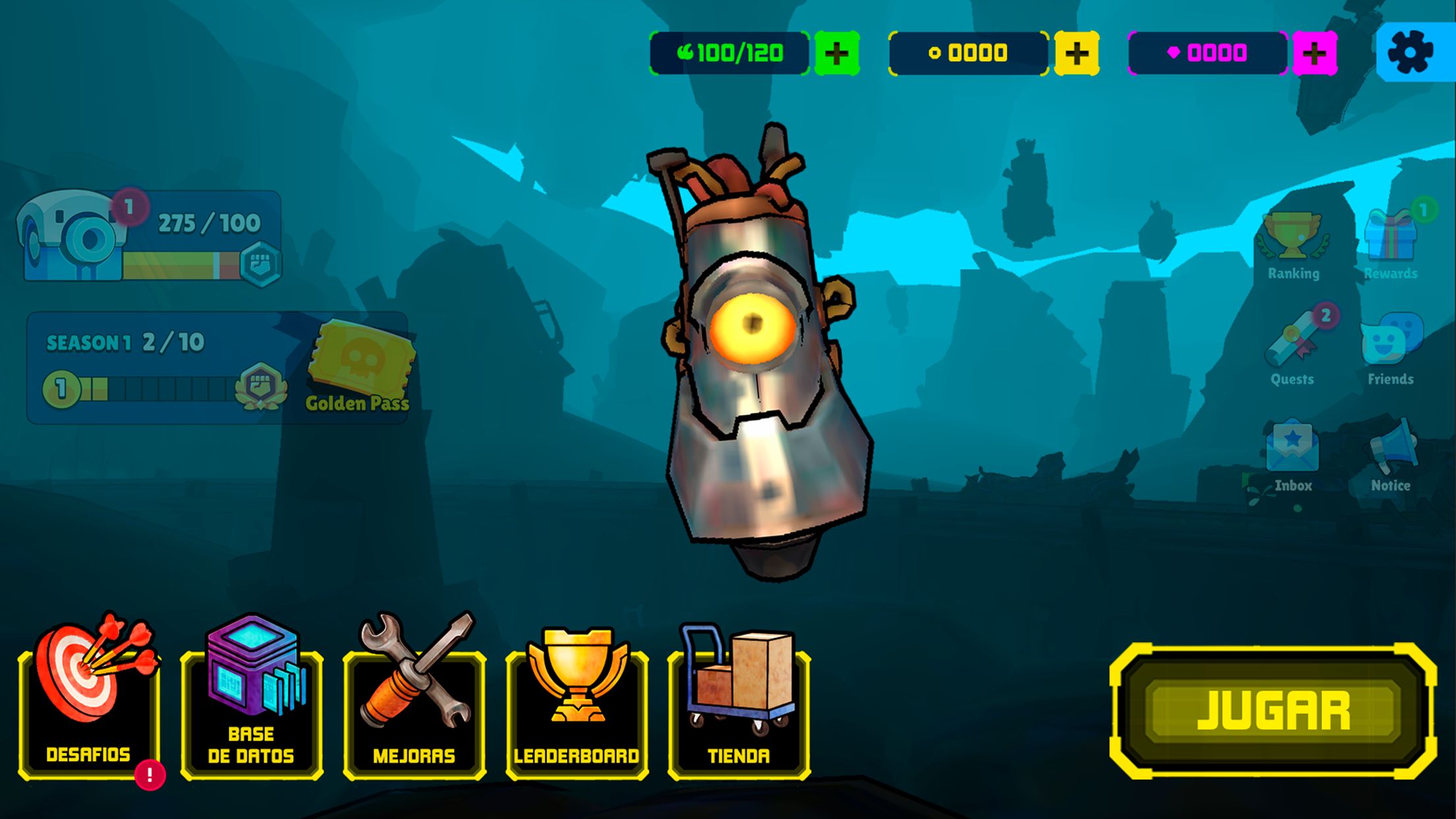The height and width of the screenshot is (819, 1456).
Task: Open the Quests scroll icon
Action: tap(1292, 349)
